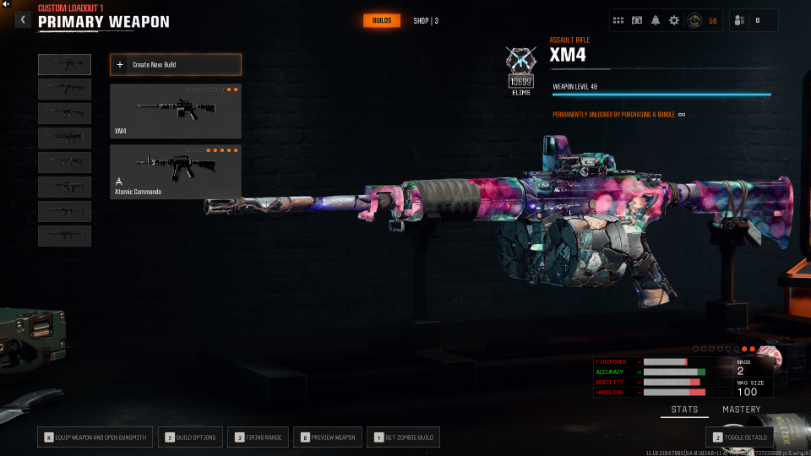
Task: Select the Stats tab
Action: point(685,410)
